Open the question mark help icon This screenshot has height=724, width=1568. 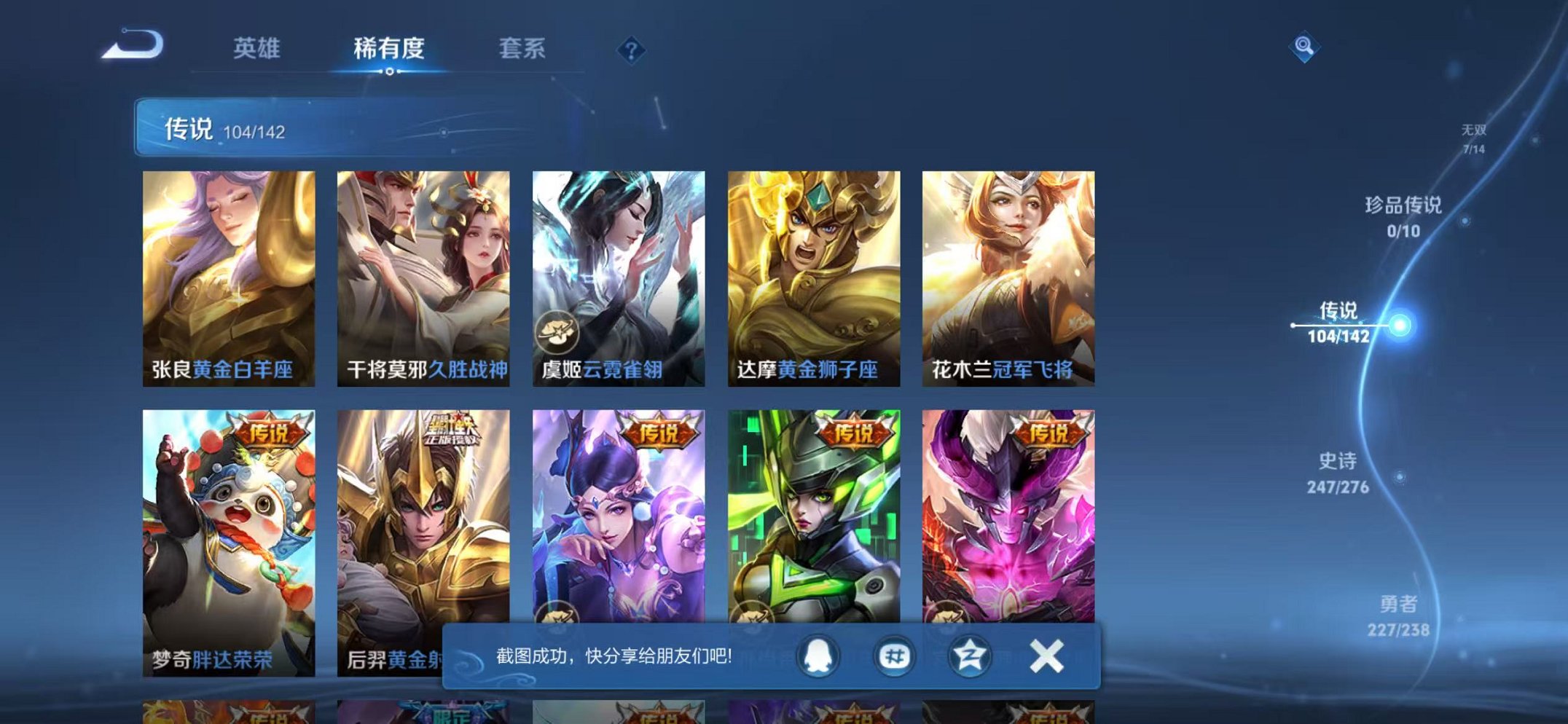coord(633,49)
